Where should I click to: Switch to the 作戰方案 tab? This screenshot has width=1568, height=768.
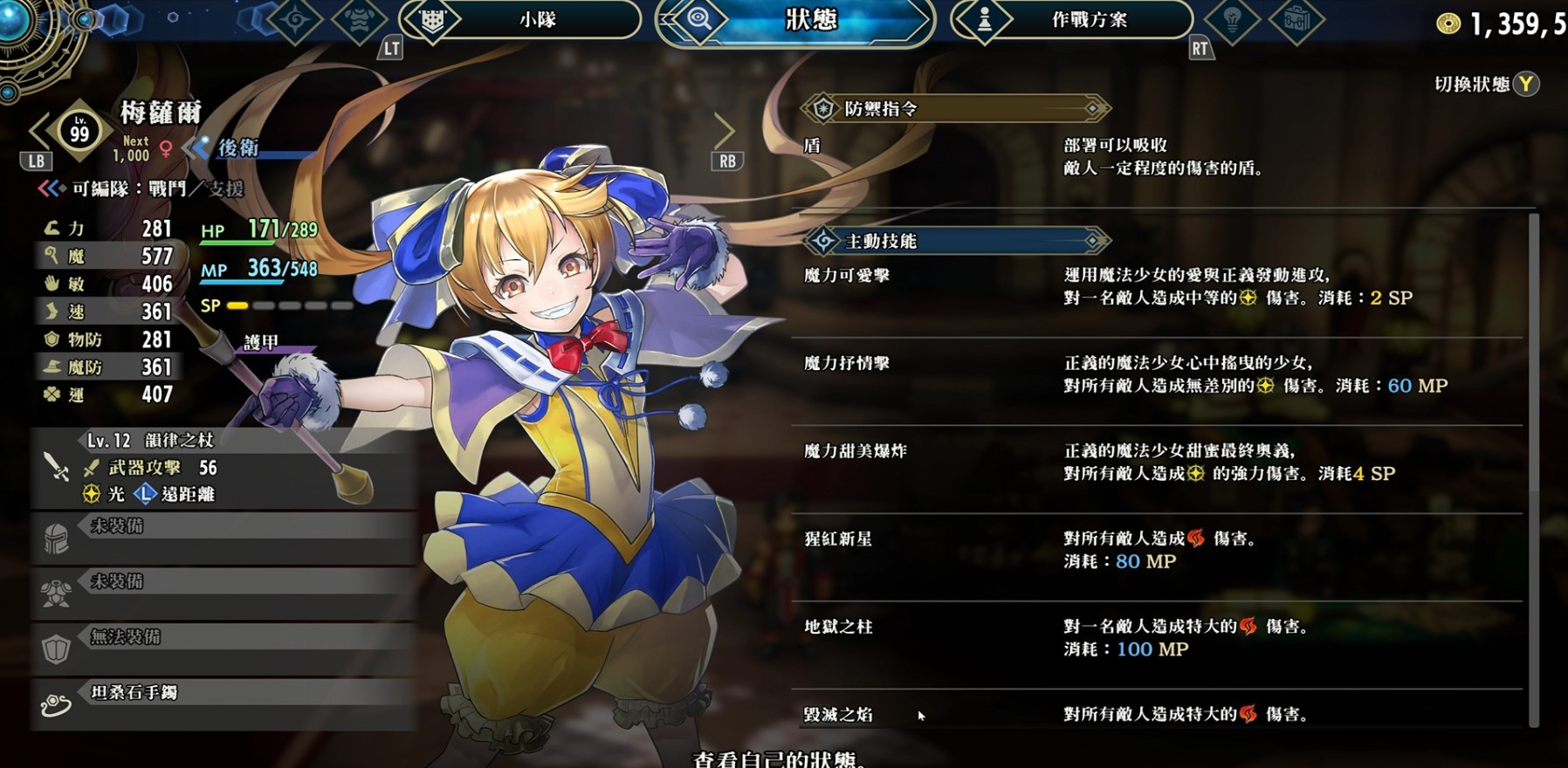pos(1091,20)
